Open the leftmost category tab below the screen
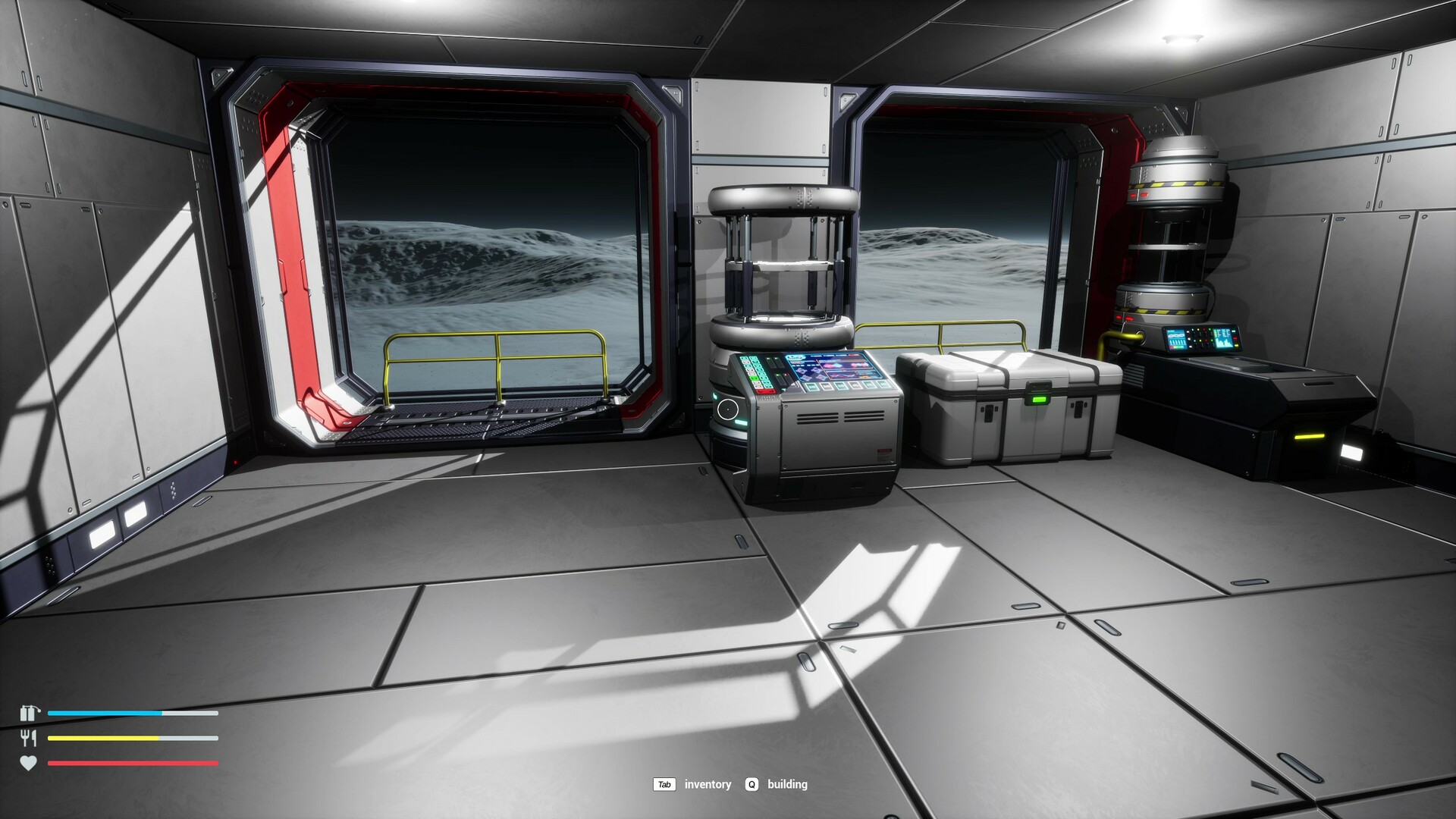The width and height of the screenshot is (1456, 819). [811, 386]
